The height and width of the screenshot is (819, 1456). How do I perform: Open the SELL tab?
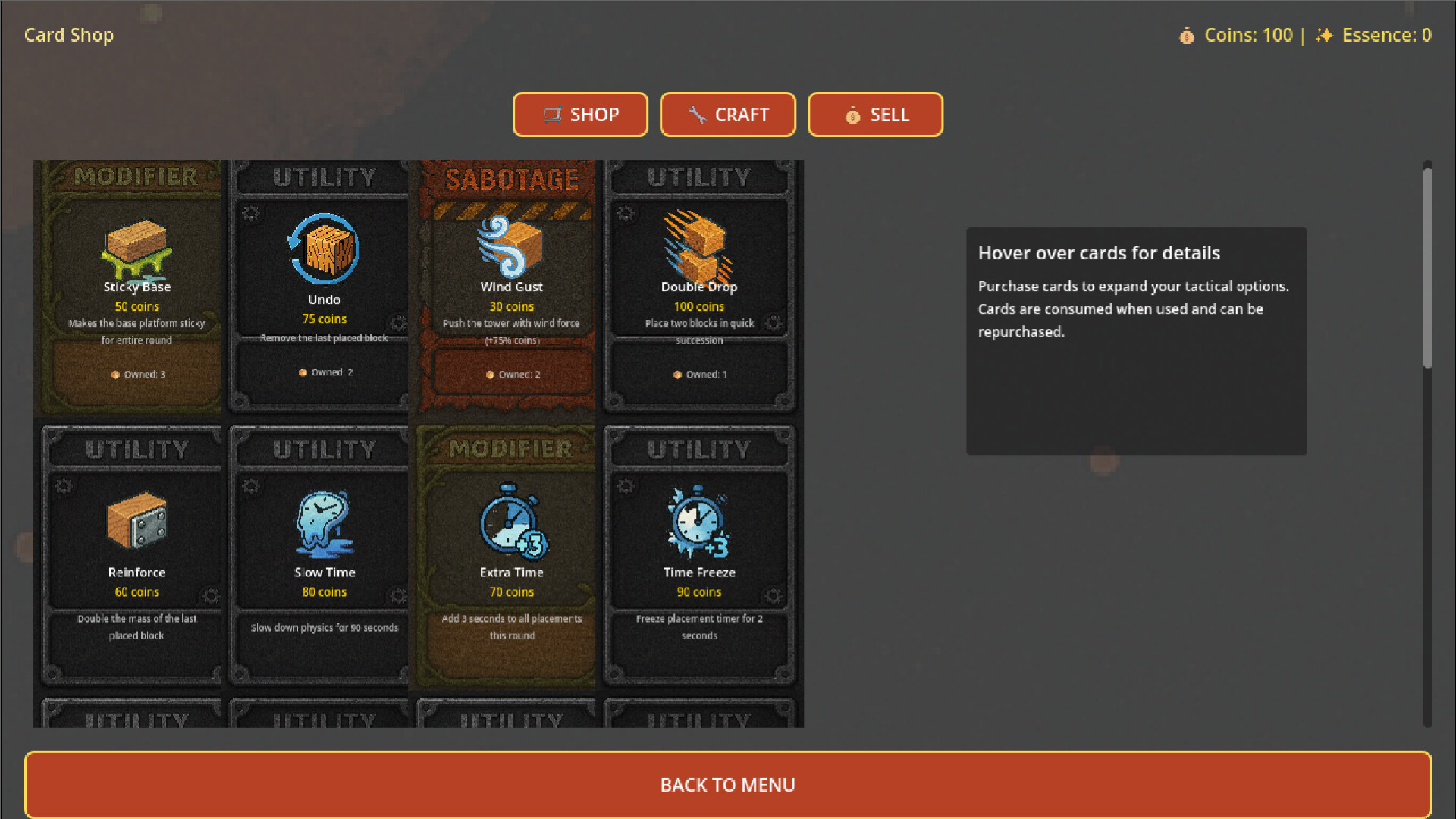pyautogui.click(x=875, y=115)
